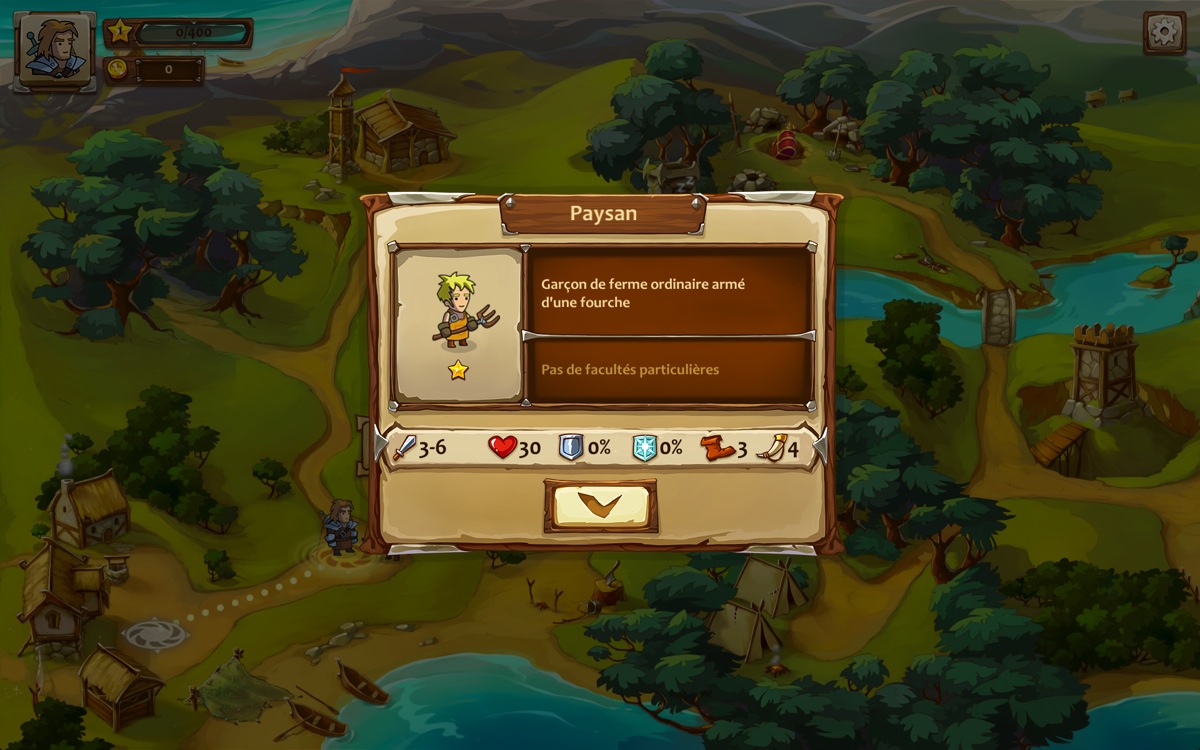Show the next unit with the right arrow

(x=821, y=445)
